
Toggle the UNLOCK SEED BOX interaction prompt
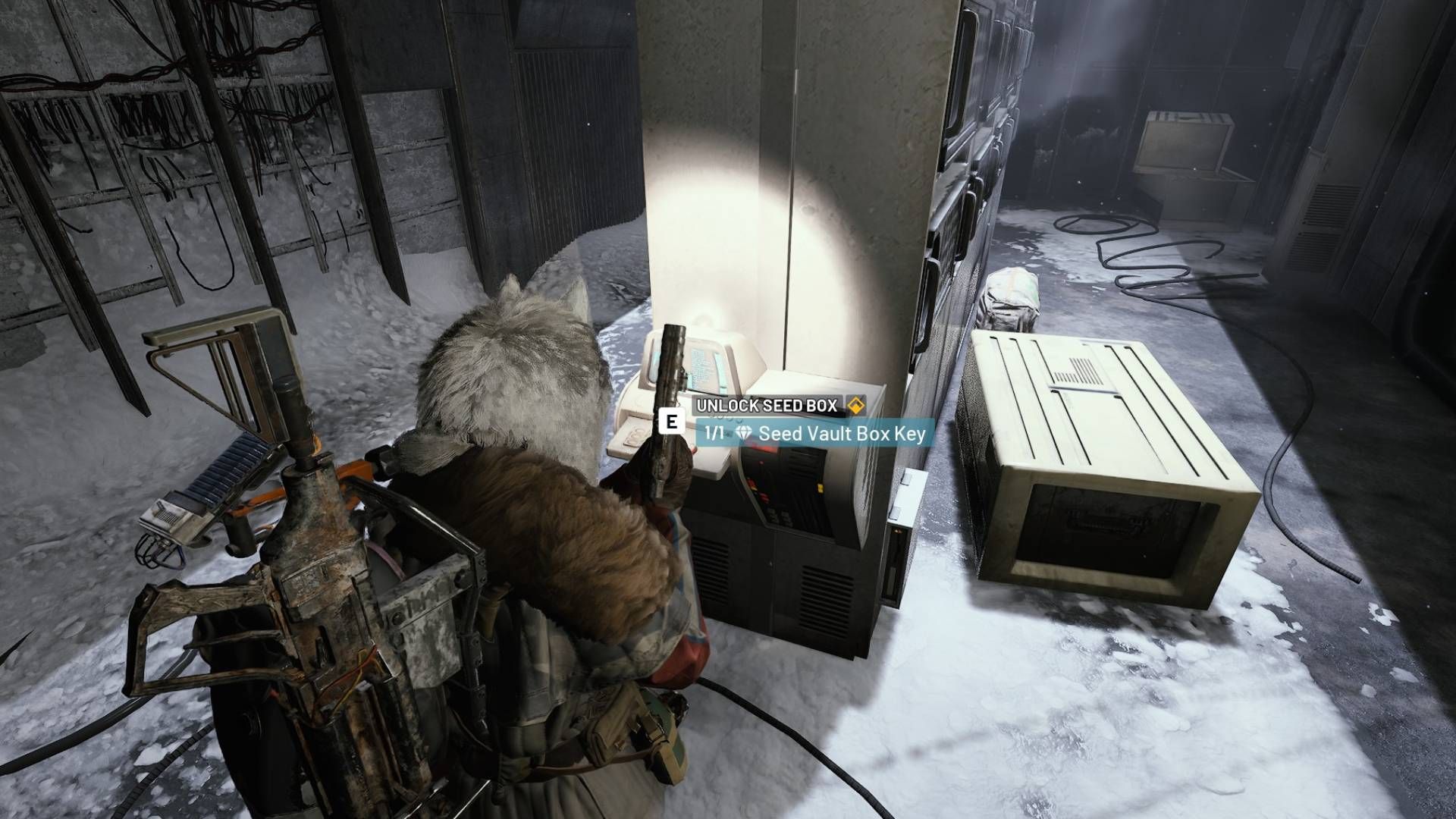[x=766, y=404]
